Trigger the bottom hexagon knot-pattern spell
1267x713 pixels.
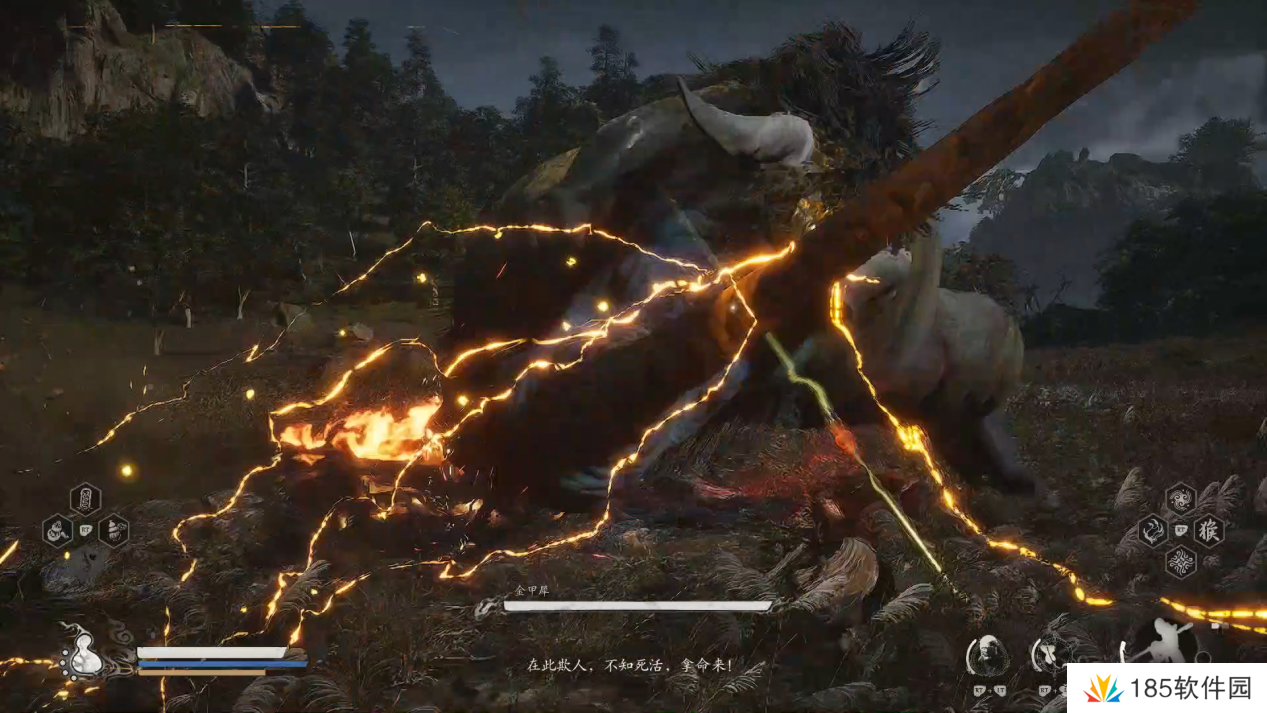(1180, 562)
